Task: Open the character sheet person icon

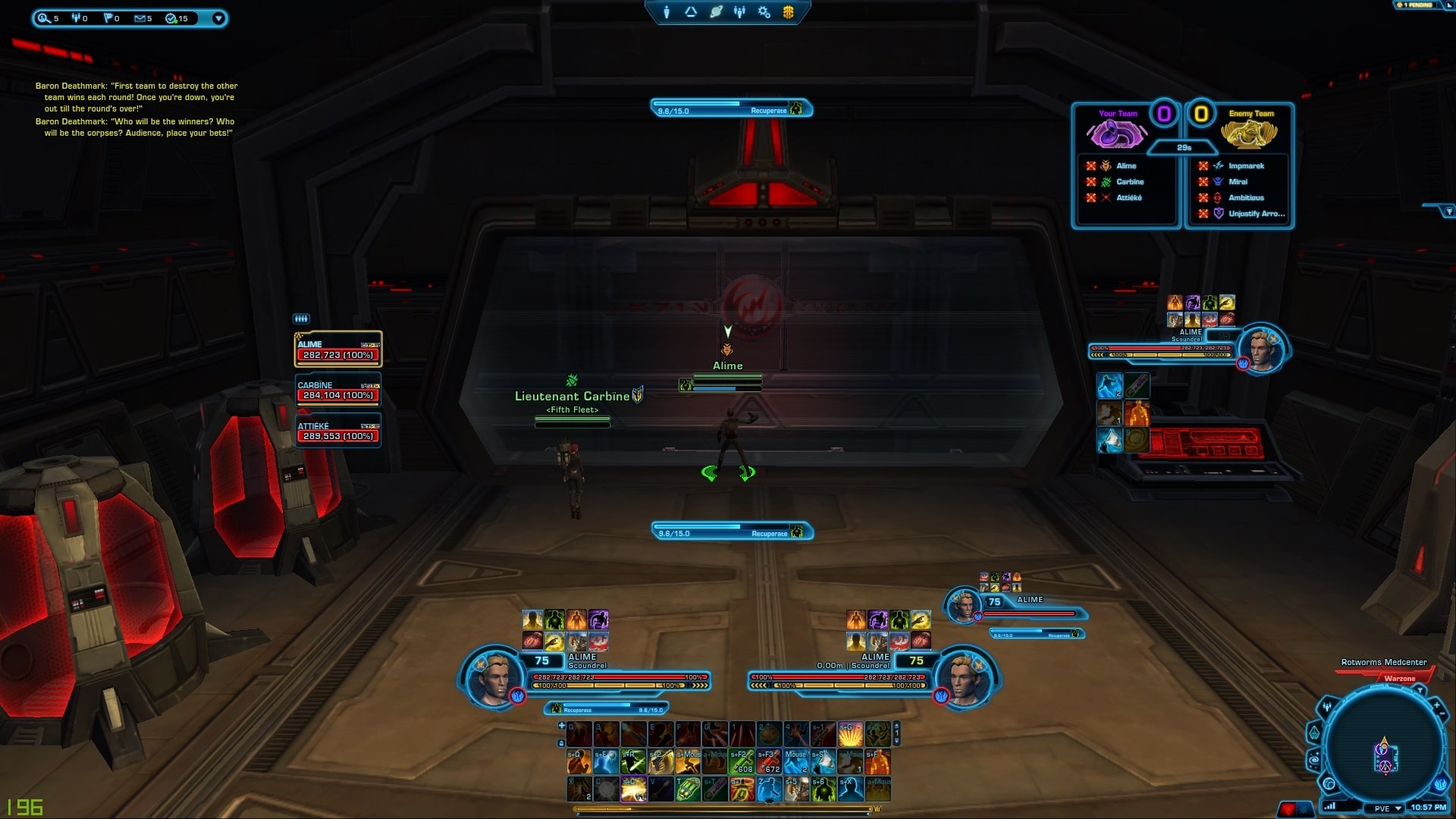Action: coord(666,11)
